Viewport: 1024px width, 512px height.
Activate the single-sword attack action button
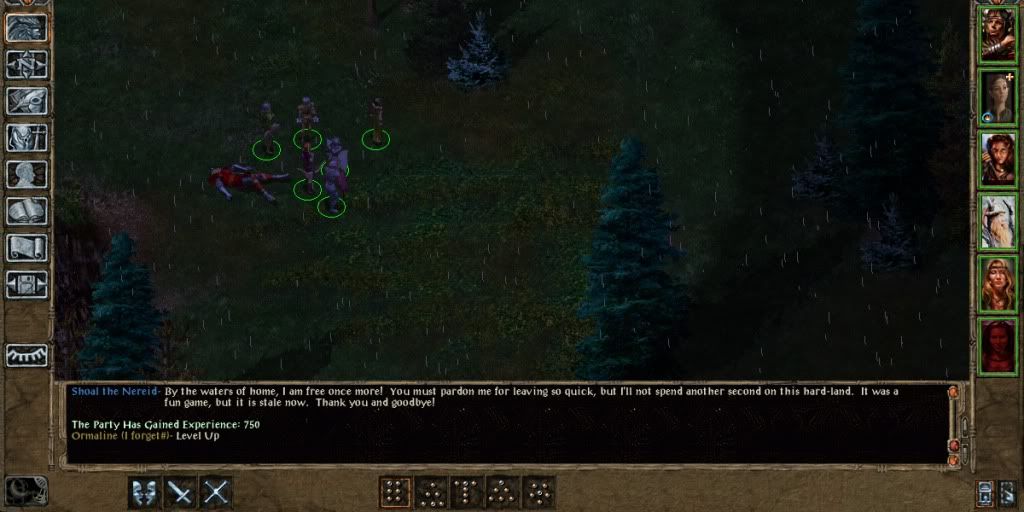181,492
